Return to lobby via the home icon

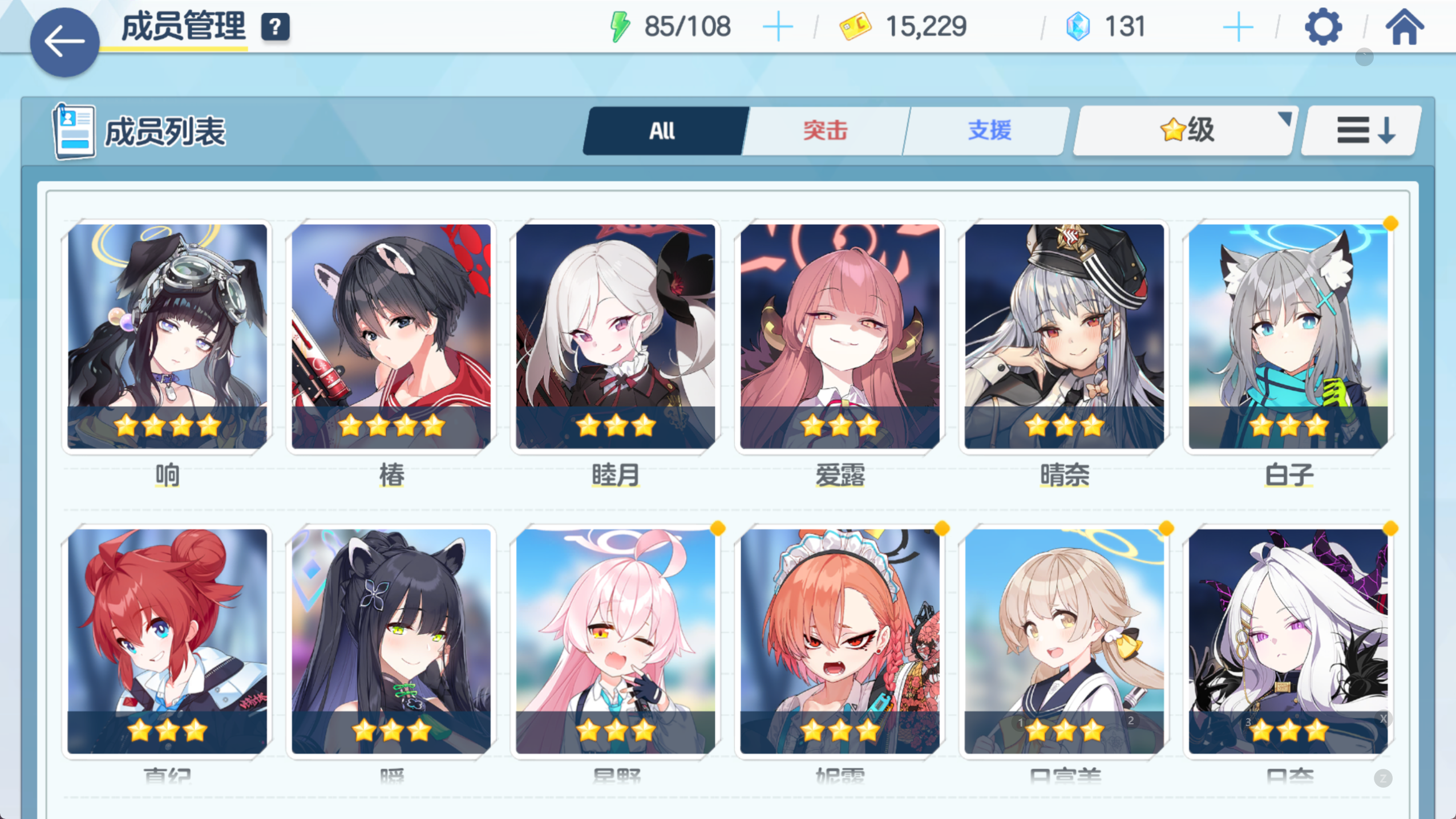click(x=1406, y=25)
